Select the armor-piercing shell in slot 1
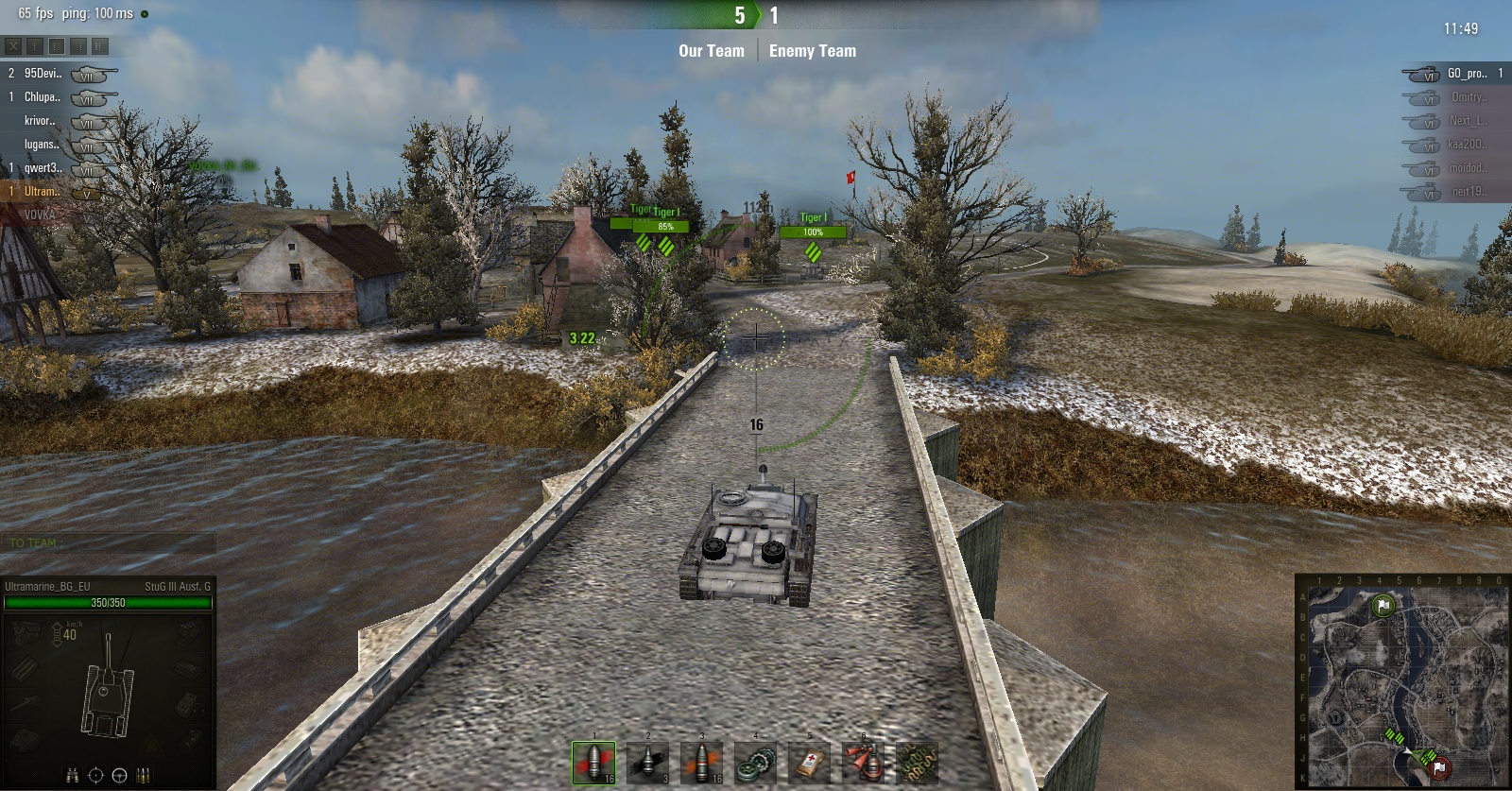 pyautogui.click(x=593, y=763)
